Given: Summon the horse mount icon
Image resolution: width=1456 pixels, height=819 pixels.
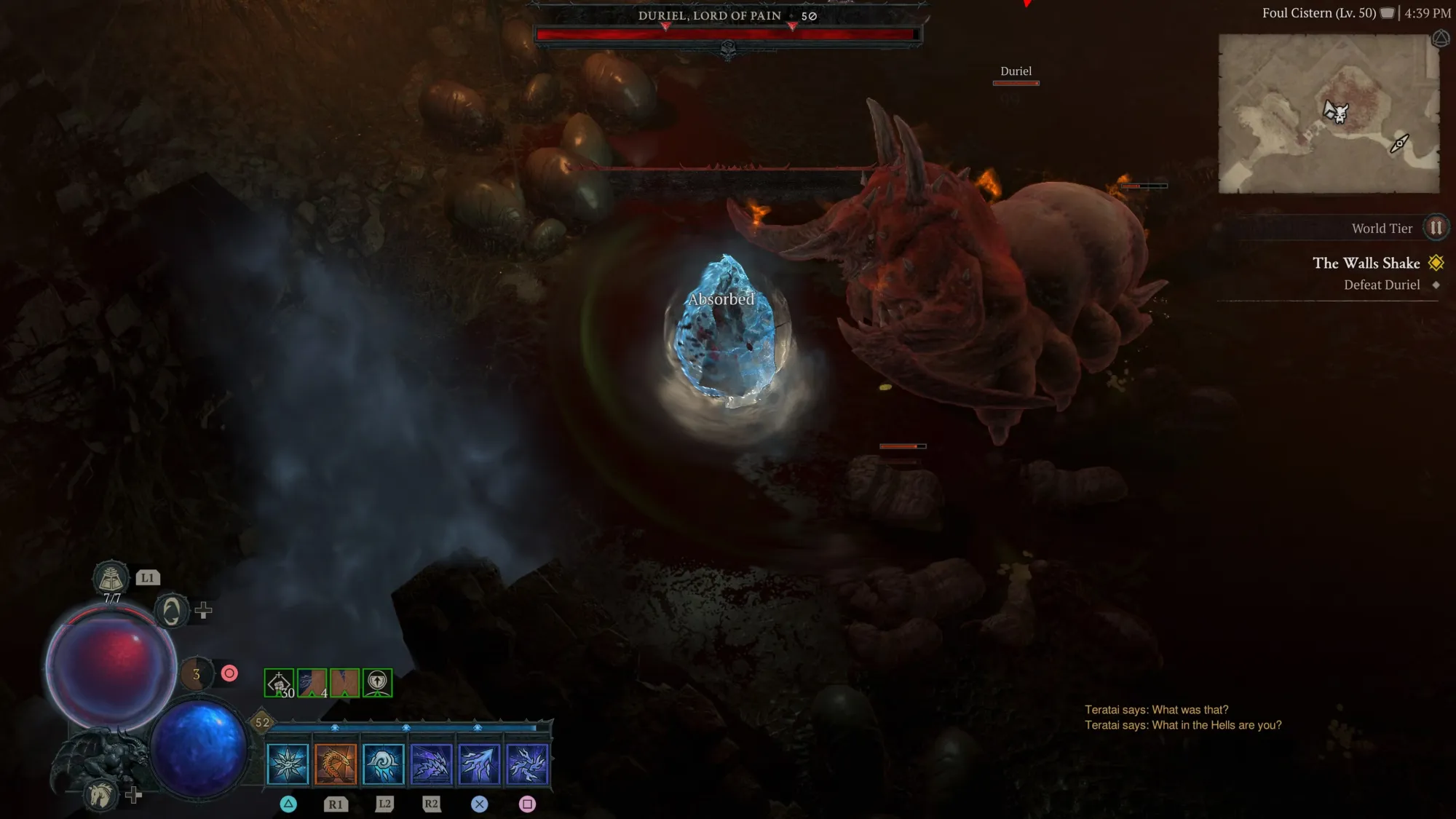Looking at the screenshot, I should click(x=100, y=794).
